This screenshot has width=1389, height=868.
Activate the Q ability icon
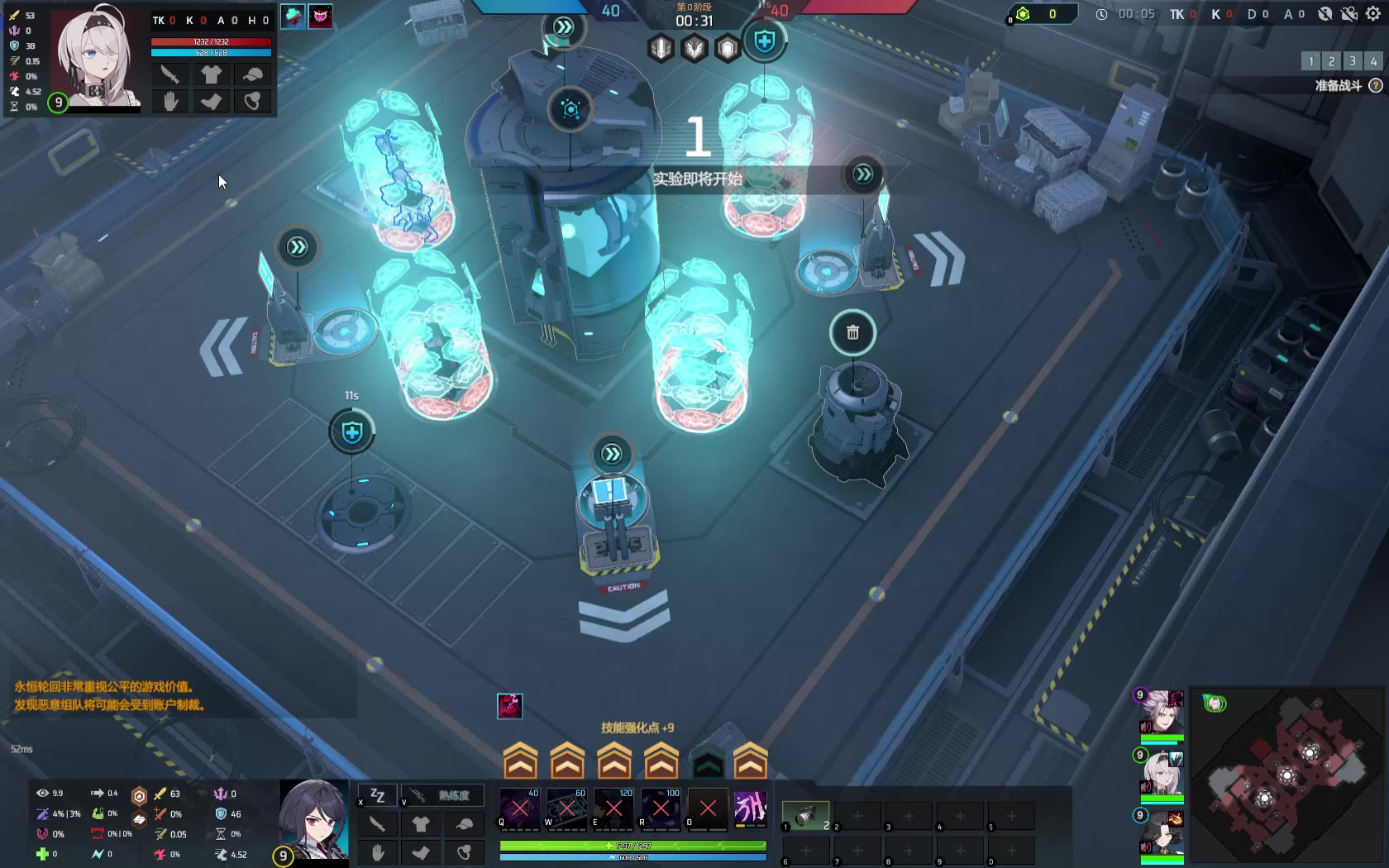pyautogui.click(x=520, y=808)
